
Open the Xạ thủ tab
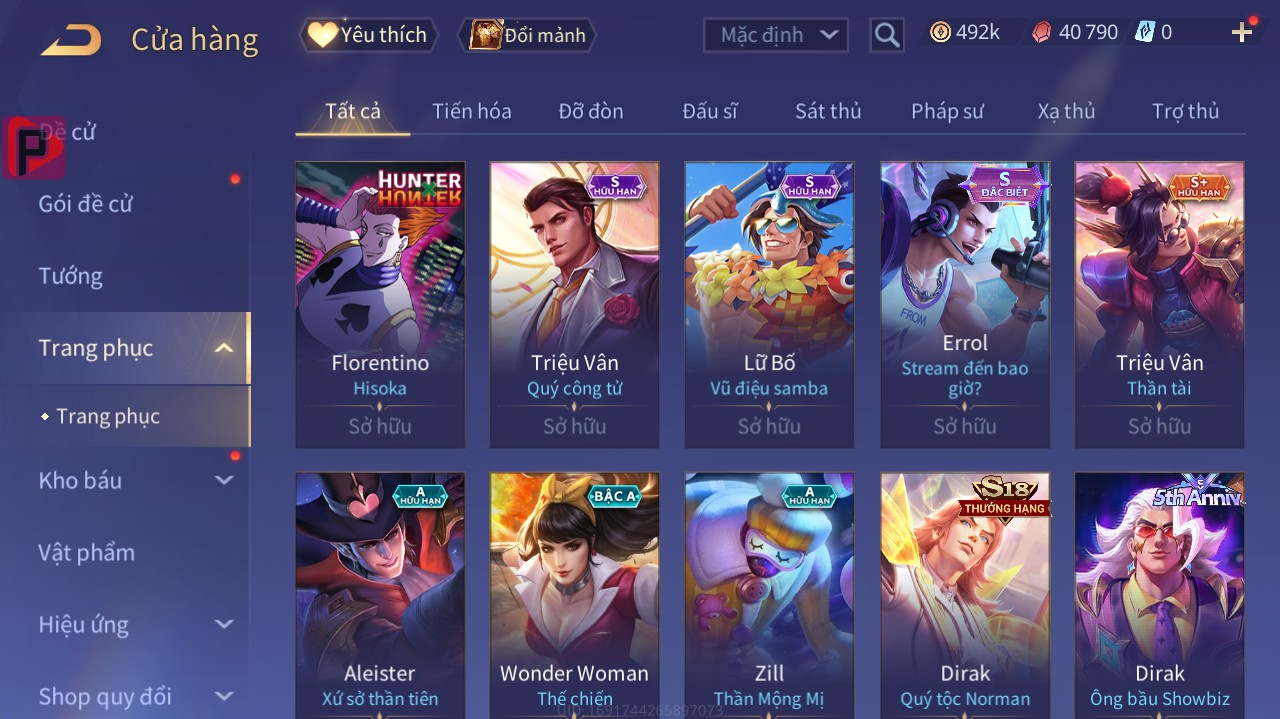pyautogui.click(x=1066, y=111)
